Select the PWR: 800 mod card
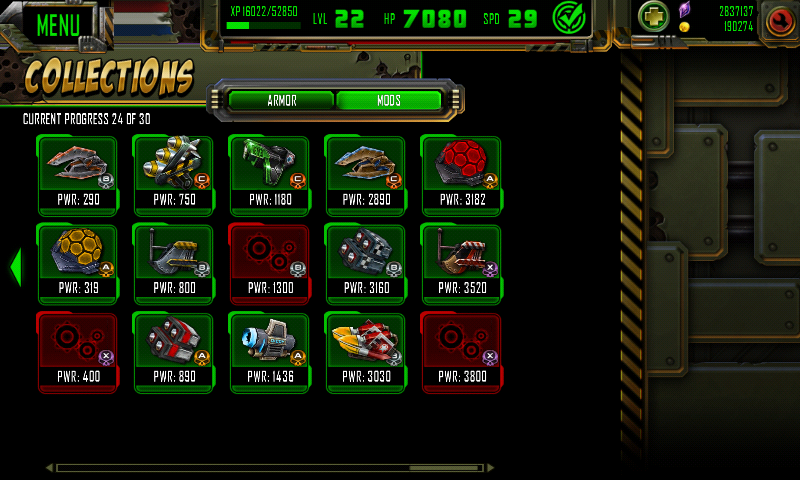This screenshot has width=800, height=480. click(x=173, y=263)
